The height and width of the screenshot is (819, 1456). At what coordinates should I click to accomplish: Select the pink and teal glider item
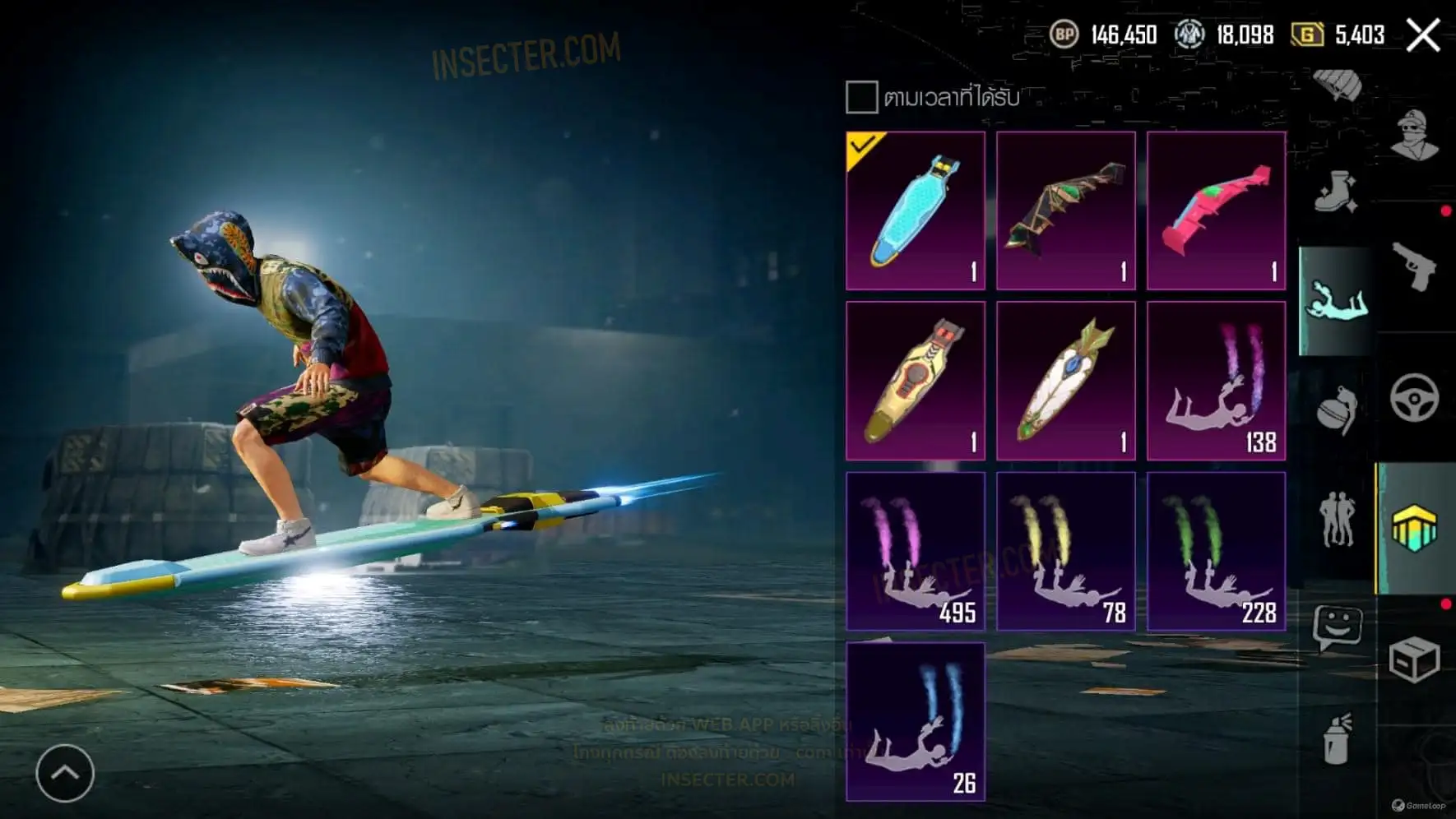click(1217, 211)
